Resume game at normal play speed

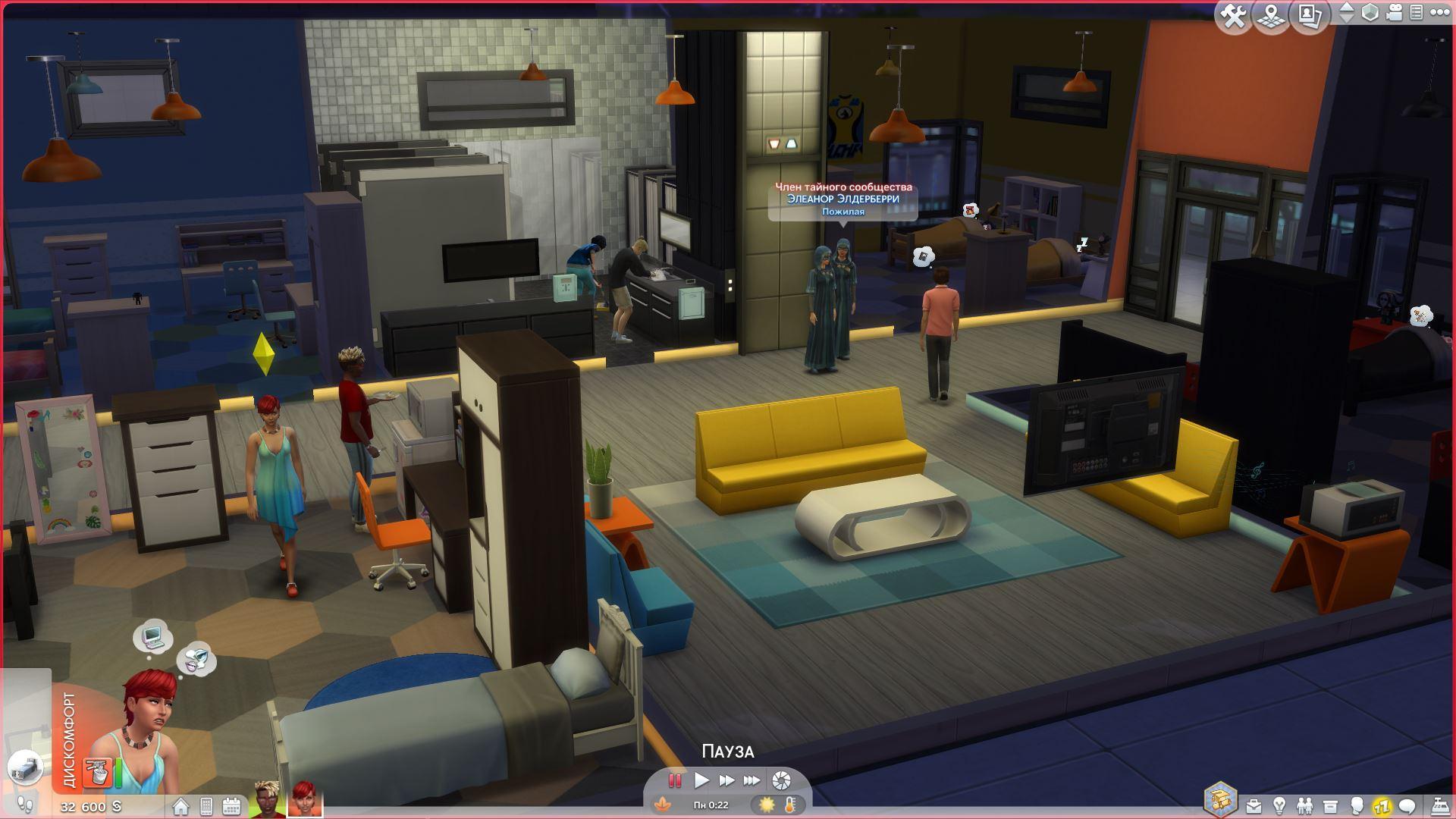(701, 780)
